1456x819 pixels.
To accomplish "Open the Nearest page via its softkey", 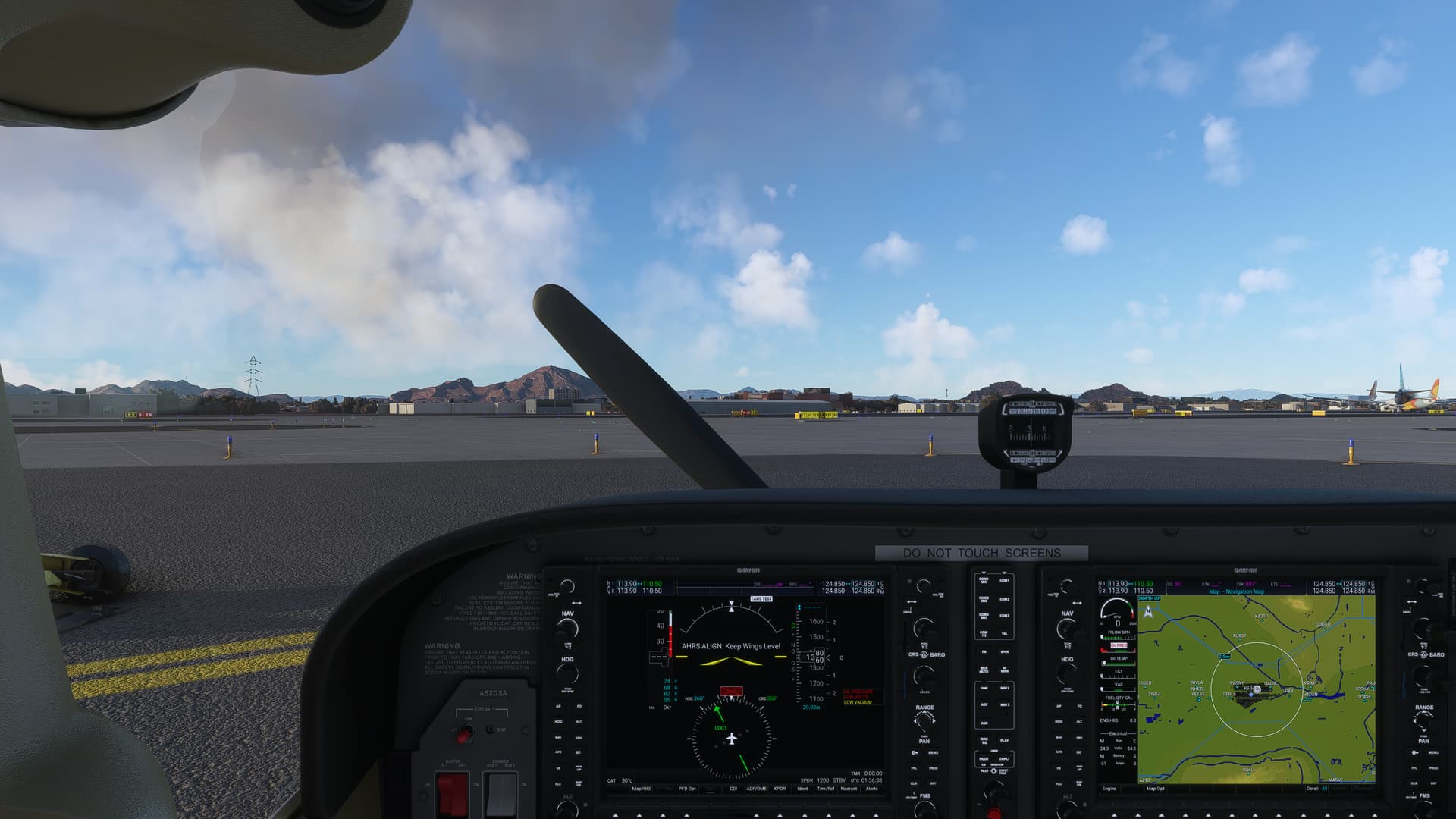I will coord(848,789).
